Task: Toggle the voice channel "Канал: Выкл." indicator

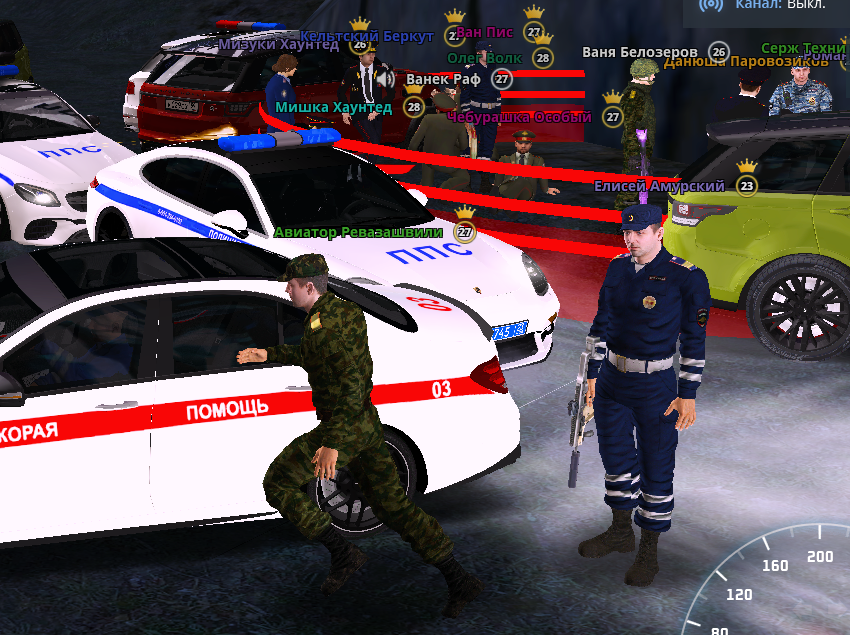Action: (x=766, y=6)
